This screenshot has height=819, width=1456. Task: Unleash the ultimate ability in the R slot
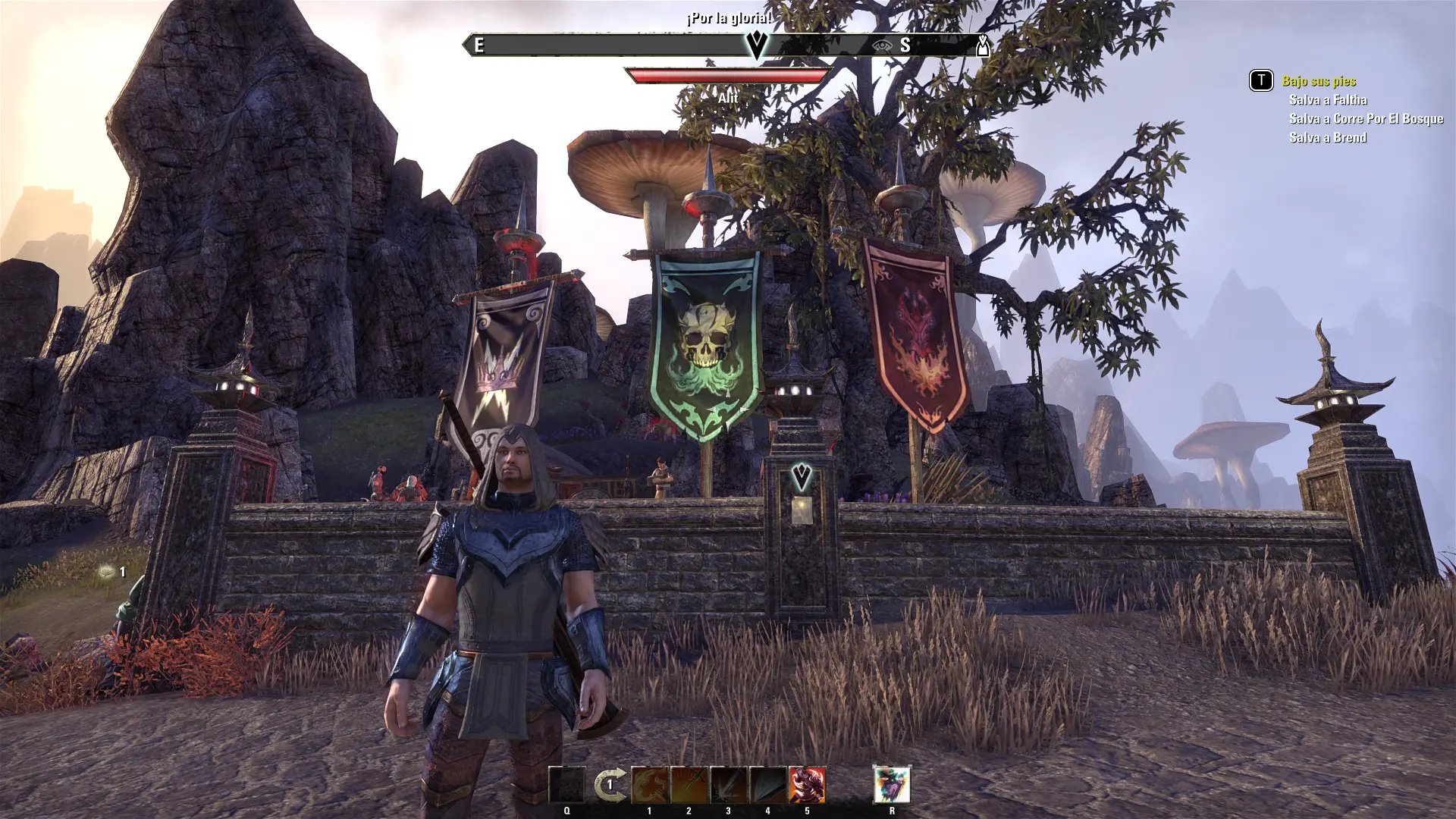pos(892,785)
